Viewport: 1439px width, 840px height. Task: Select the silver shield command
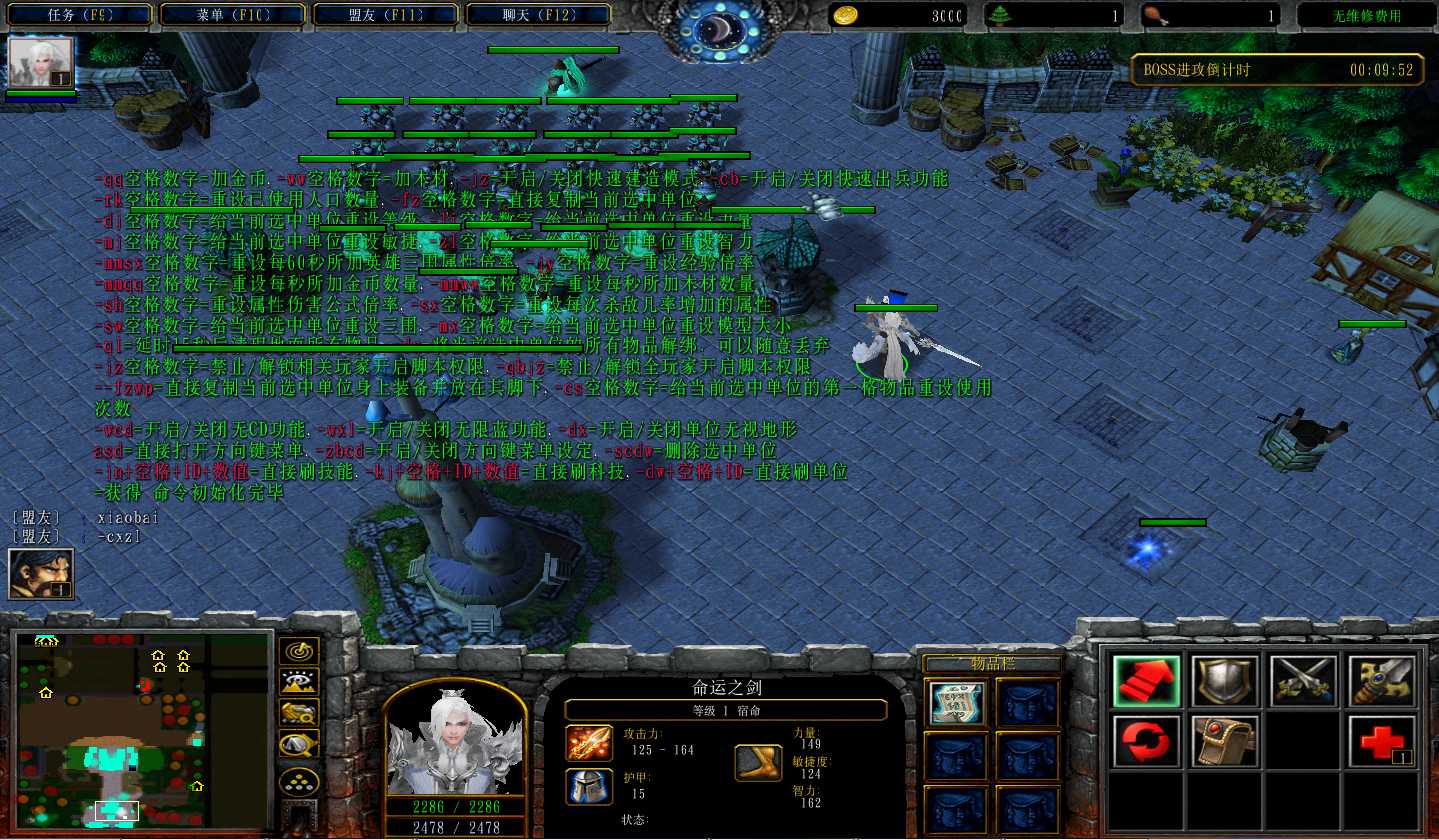(1223, 681)
